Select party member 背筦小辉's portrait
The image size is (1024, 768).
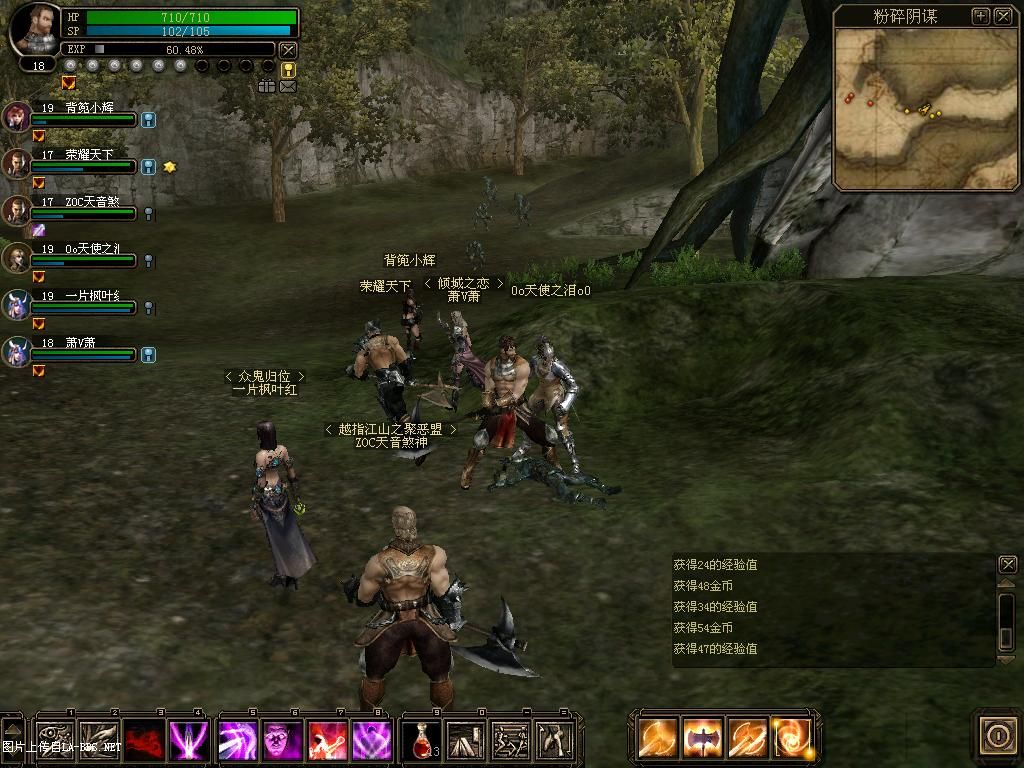coord(17,116)
